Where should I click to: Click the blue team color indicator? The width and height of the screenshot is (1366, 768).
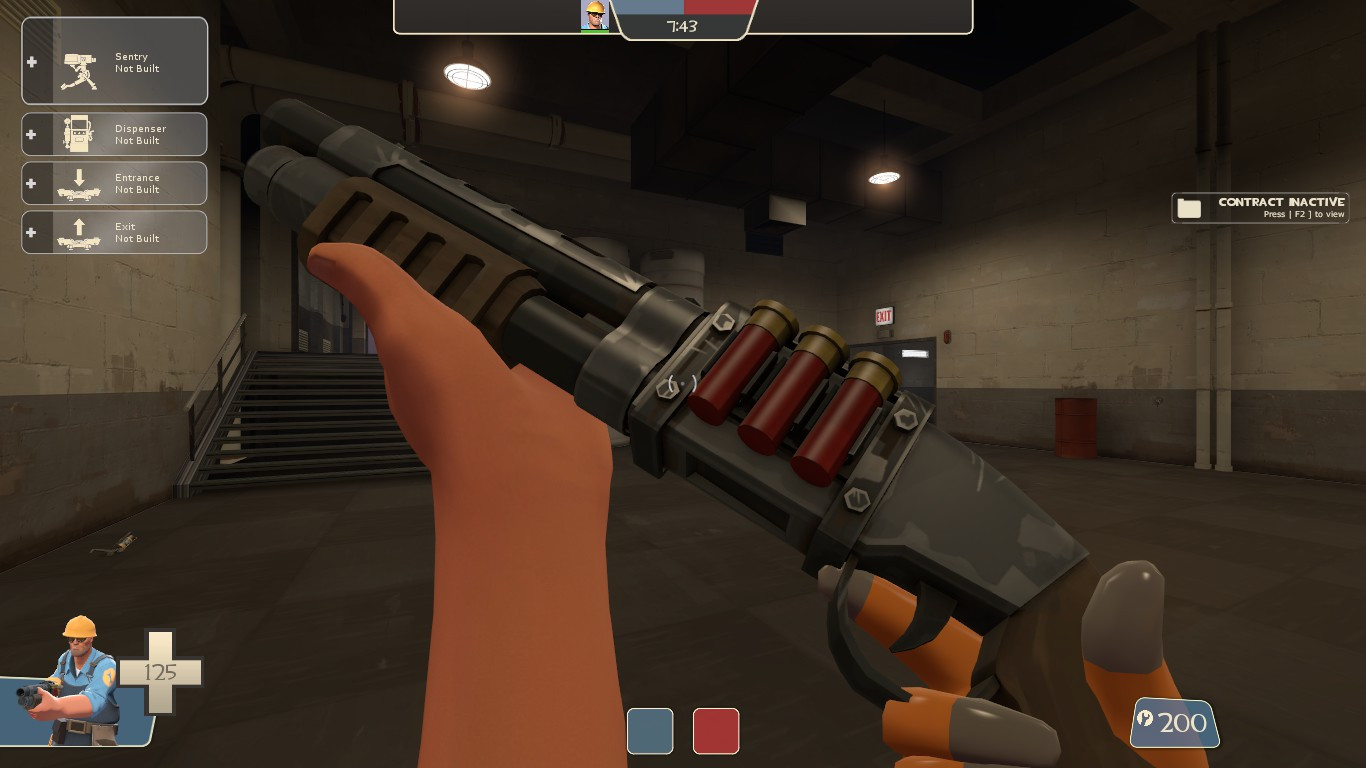click(650, 731)
